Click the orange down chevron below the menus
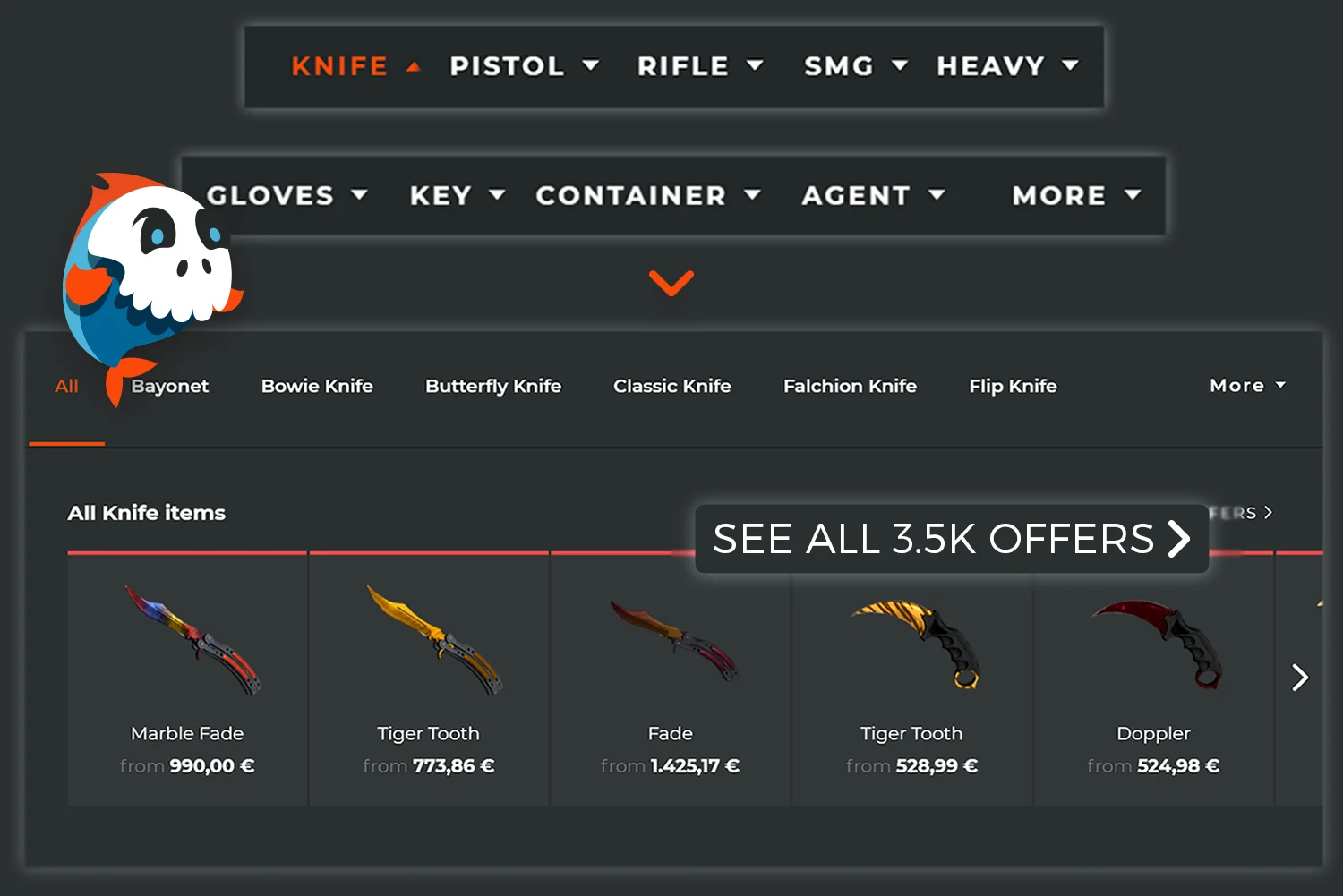Viewport: 1343px width, 896px height. point(671,283)
